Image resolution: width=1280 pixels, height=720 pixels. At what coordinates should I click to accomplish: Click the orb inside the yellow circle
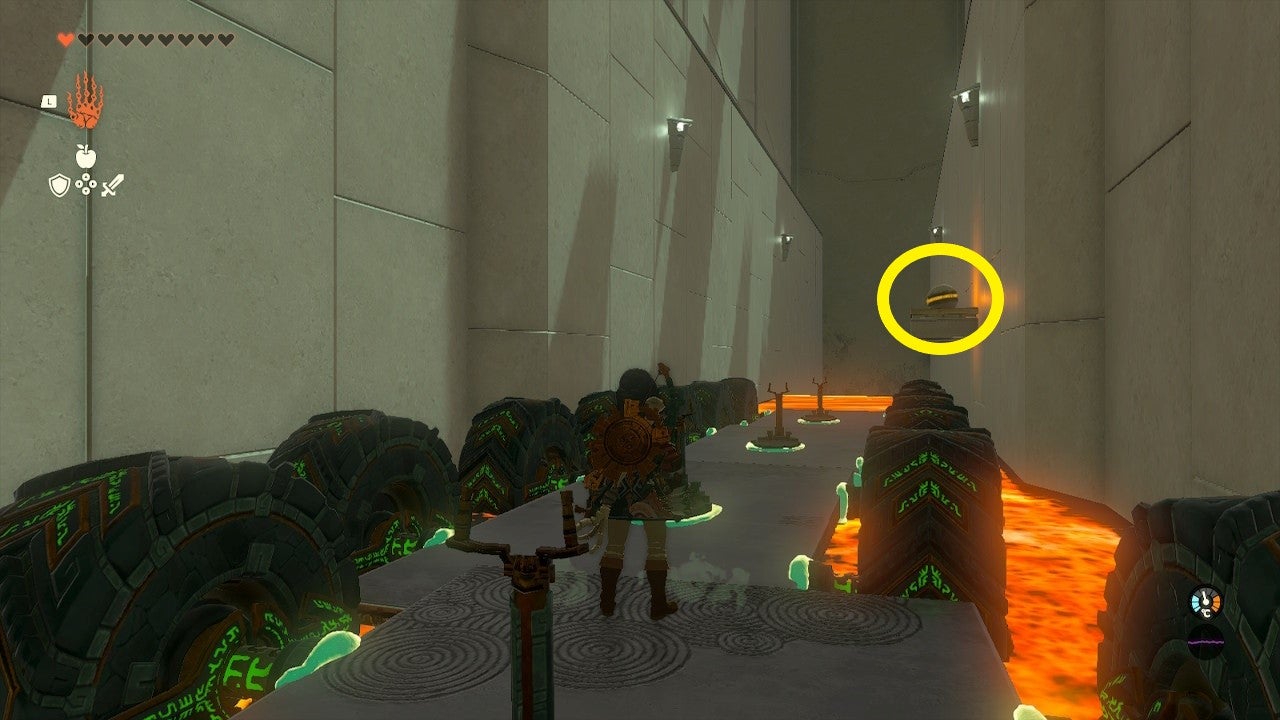pos(941,296)
